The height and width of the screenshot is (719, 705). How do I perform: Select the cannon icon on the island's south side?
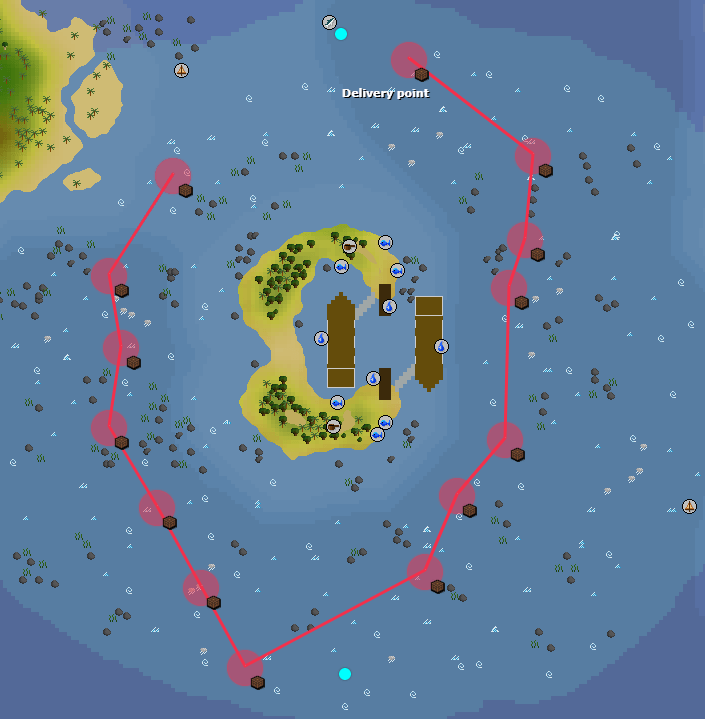(333, 426)
